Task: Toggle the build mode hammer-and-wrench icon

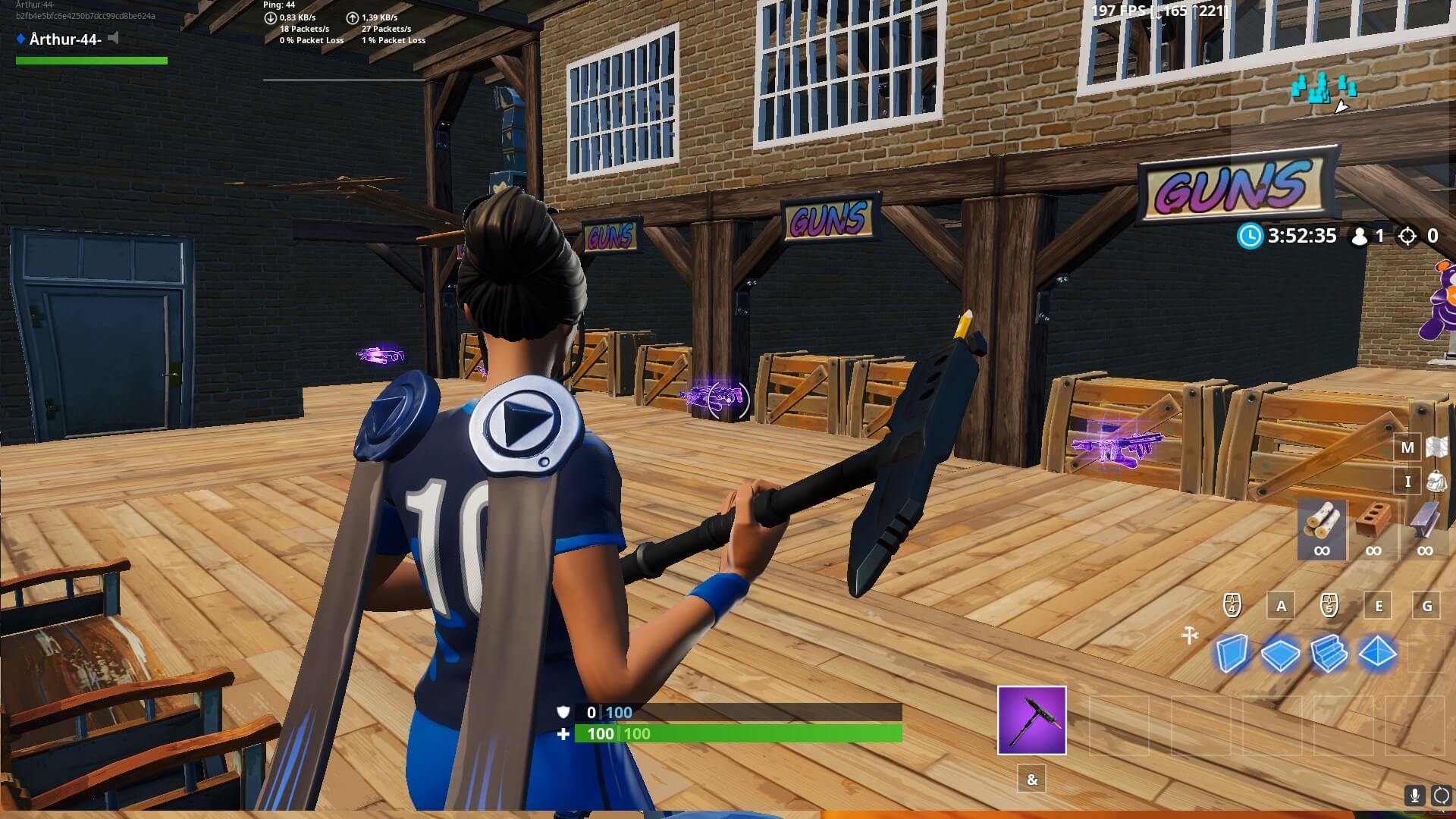Action: tap(1190, 635)
